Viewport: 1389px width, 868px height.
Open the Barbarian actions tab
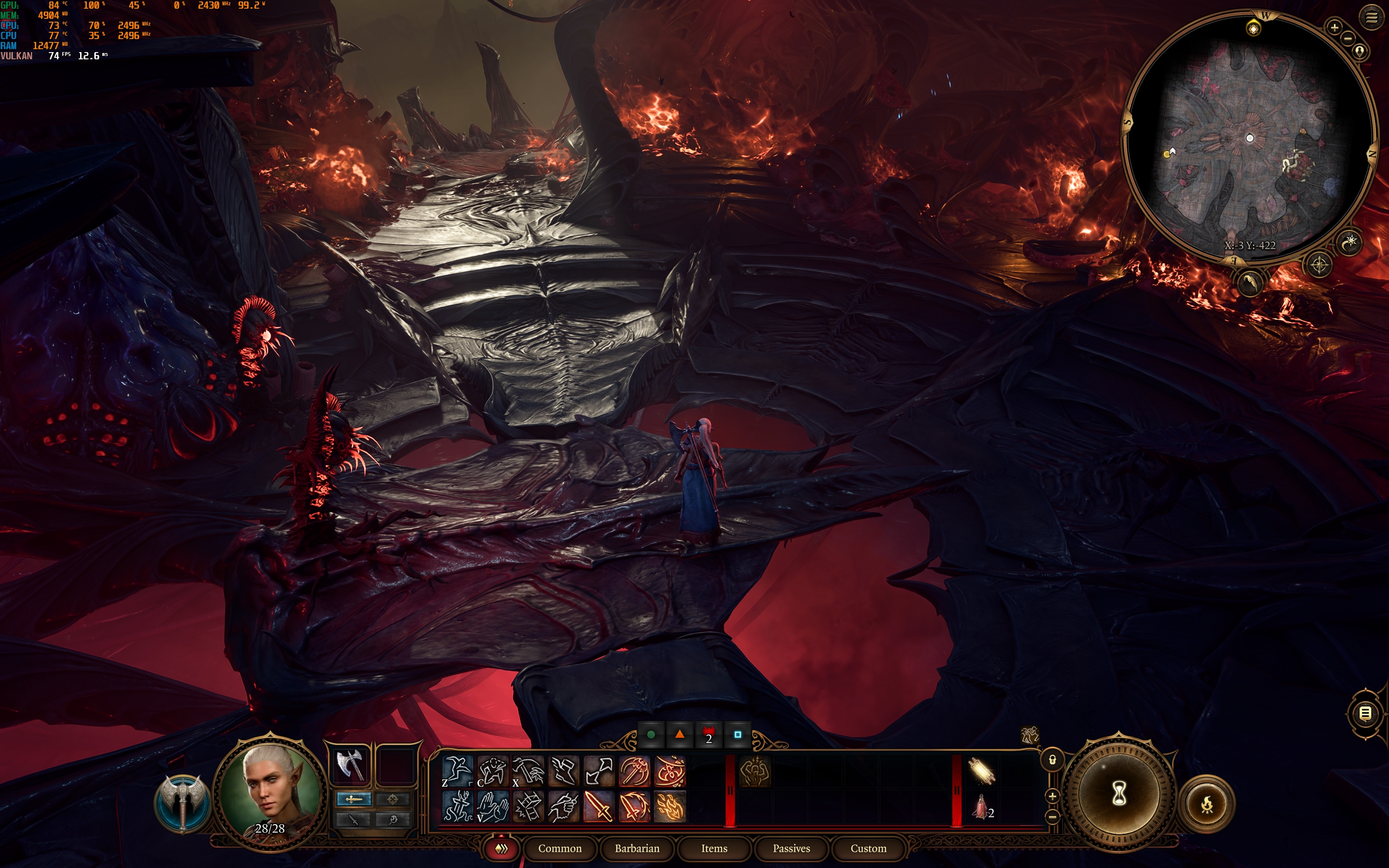click(637, 849)
